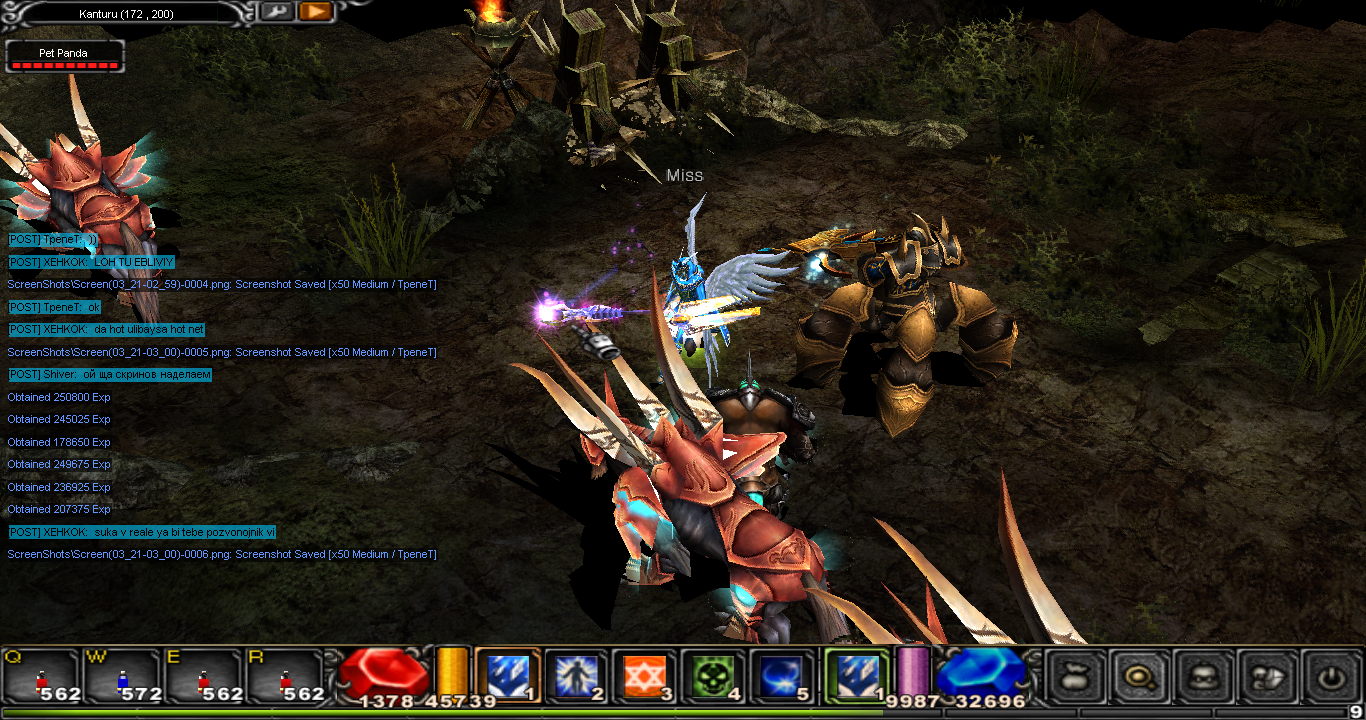Open the helmet character button
The height and width of the screenshot is (720, 1366).
1203,677
